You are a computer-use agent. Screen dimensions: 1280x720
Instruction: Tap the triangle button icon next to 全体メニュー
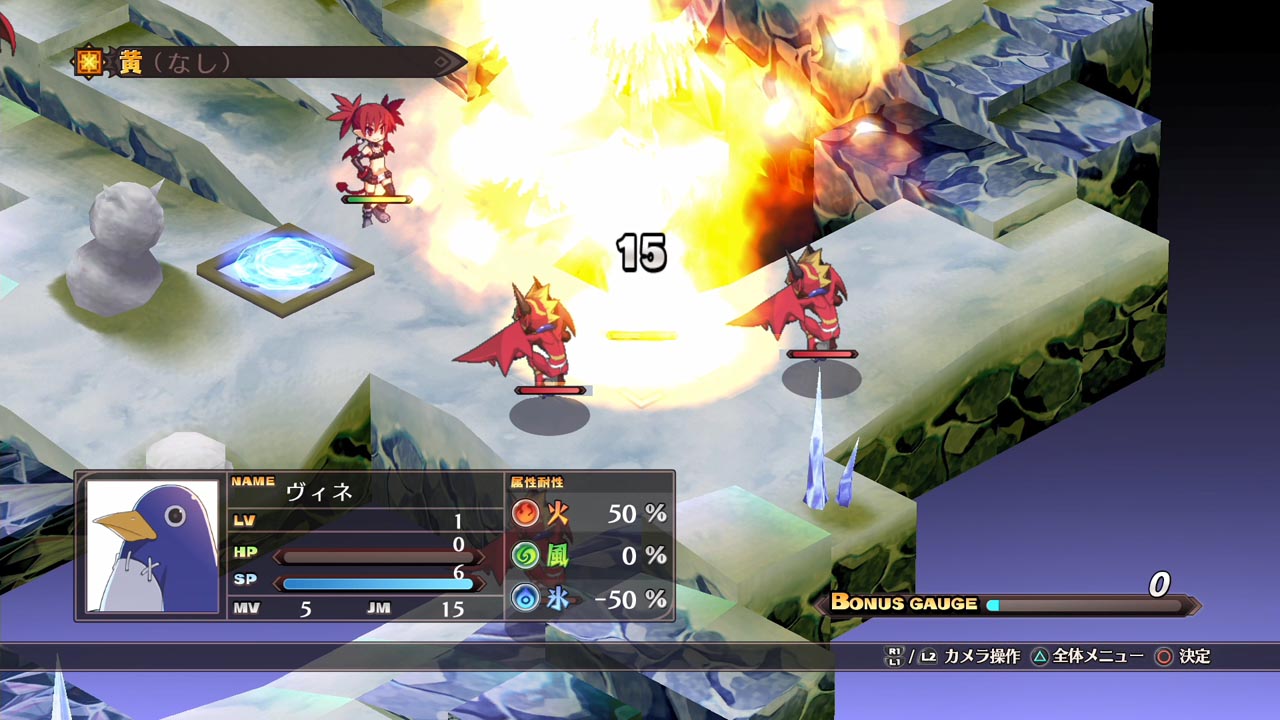pyautogui.click(x=1040, y=657)
